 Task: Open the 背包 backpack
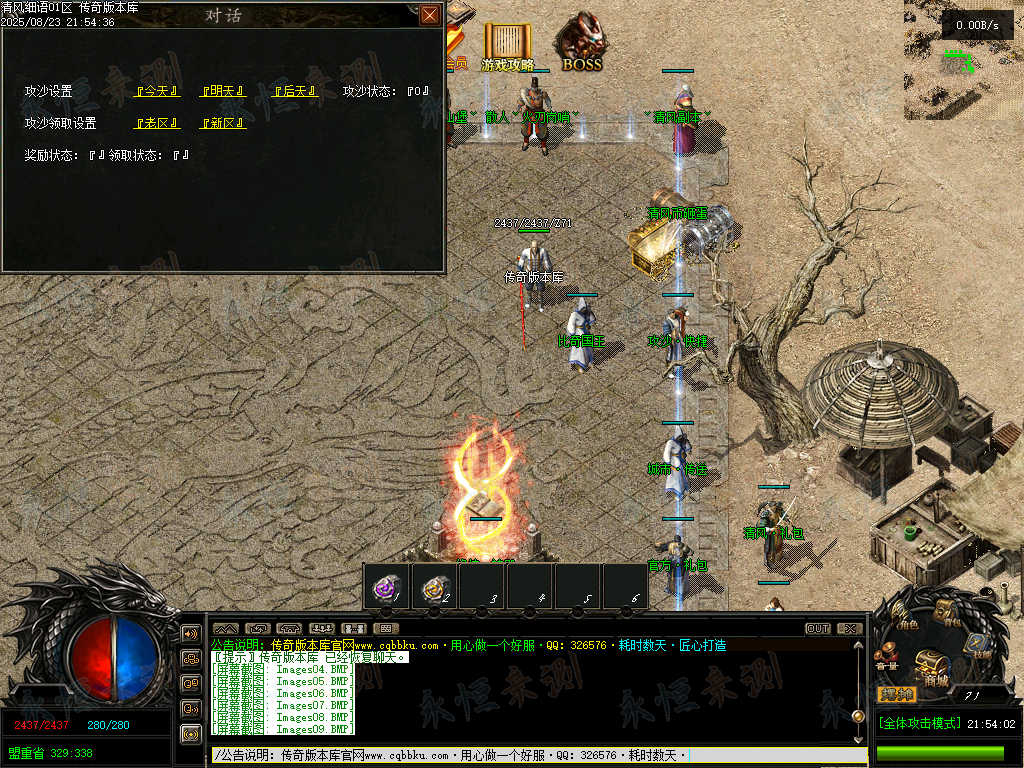946,612
